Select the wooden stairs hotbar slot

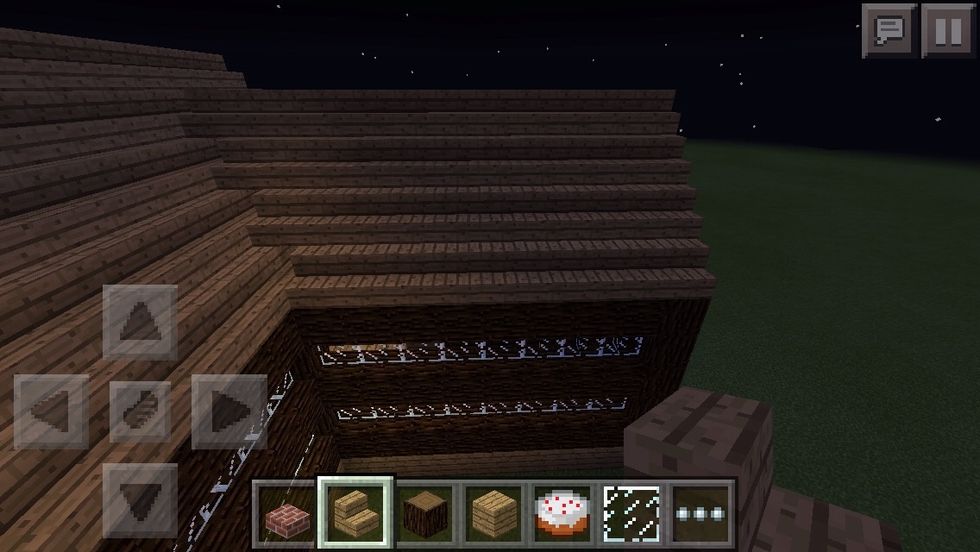tap(356, 512)
